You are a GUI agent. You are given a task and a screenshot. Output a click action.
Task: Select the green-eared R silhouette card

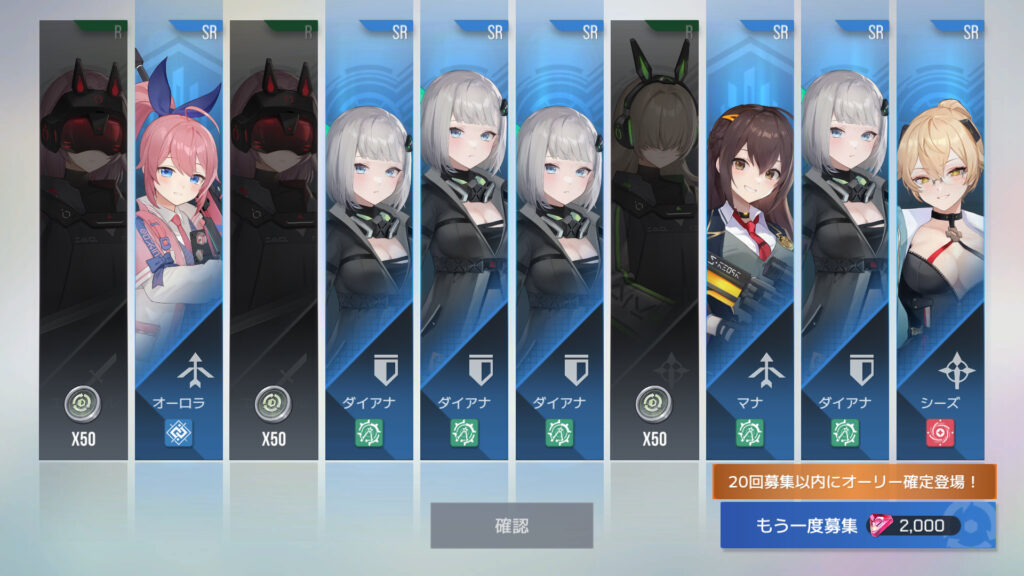pyautogui.click(x=655, y=240)
